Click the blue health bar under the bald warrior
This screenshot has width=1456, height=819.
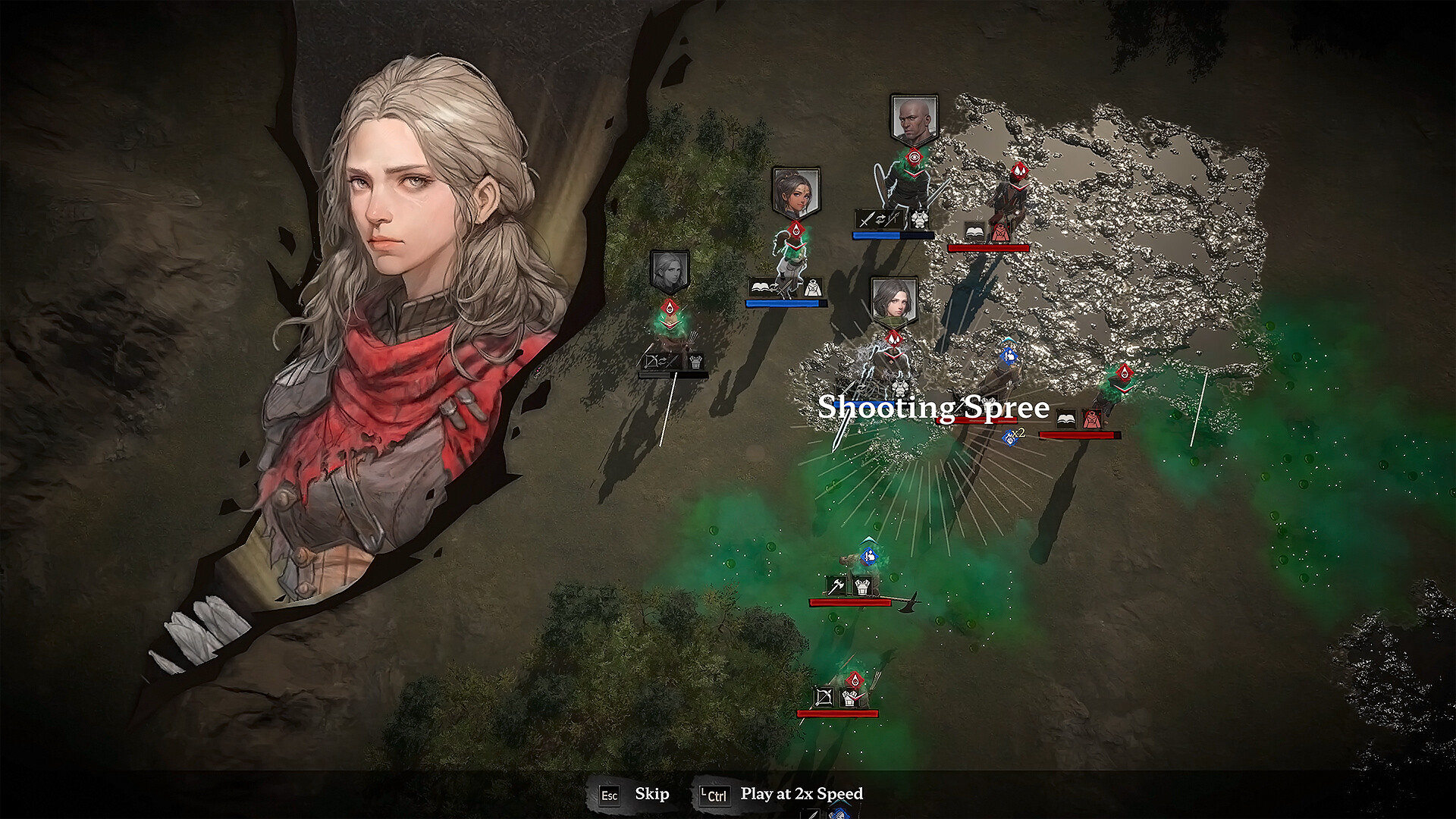tap(892, 235)
